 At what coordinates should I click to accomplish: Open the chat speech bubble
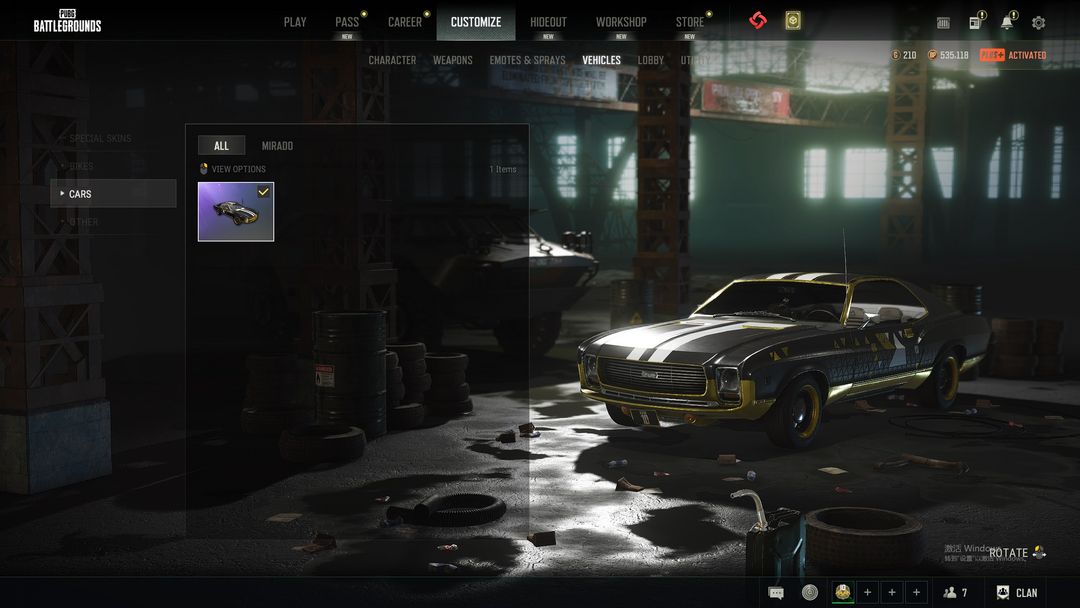coord(776,593)
